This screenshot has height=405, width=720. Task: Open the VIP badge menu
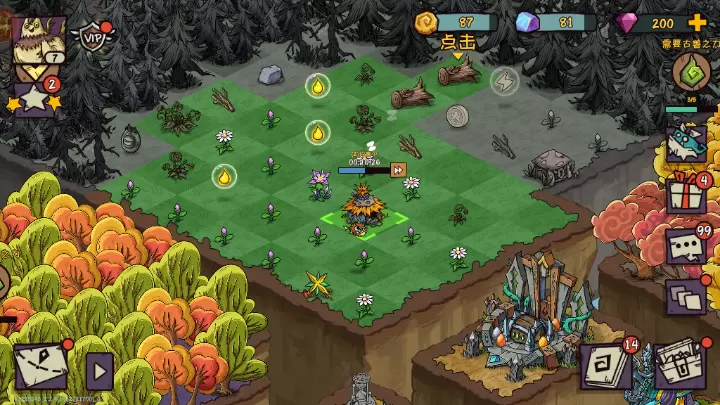pos(93,37)
